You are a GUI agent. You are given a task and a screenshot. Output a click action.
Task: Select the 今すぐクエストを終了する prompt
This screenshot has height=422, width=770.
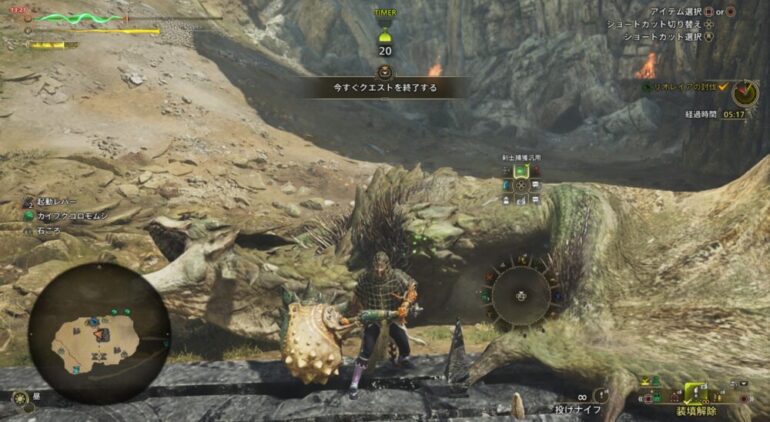[x=385, y=88]
